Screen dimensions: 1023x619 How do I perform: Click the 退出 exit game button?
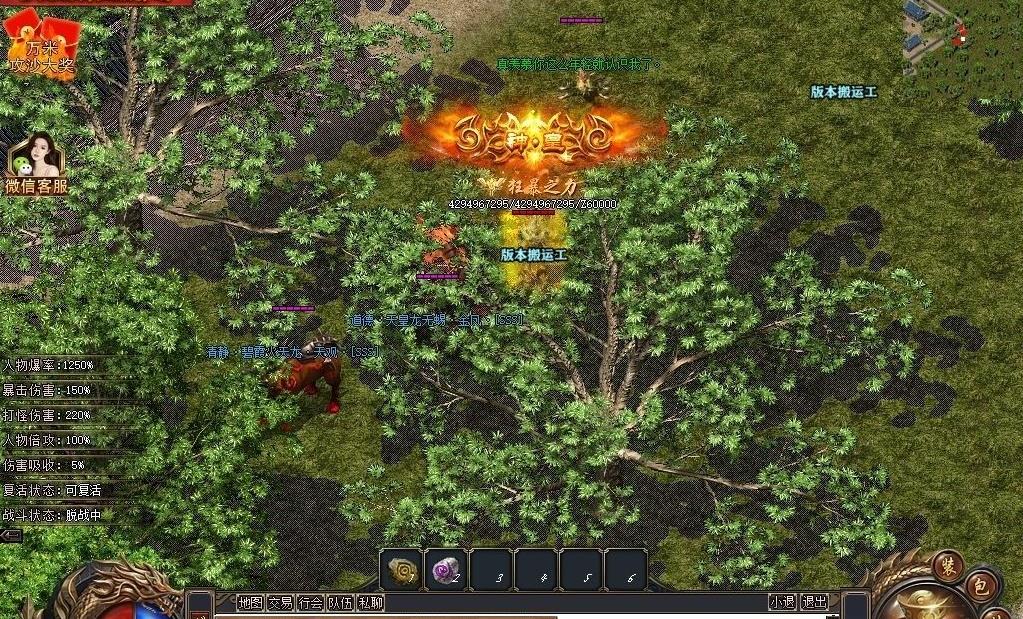pos(815,602)
